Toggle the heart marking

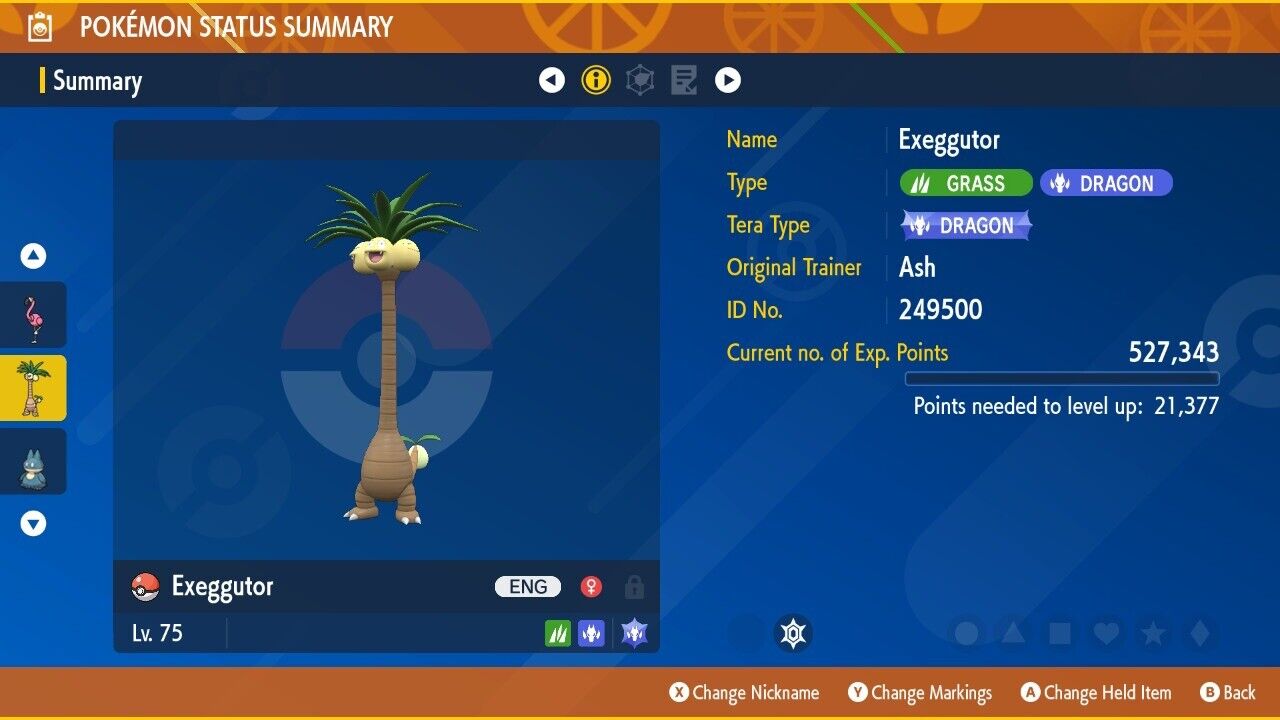(x=1105, y=633)
